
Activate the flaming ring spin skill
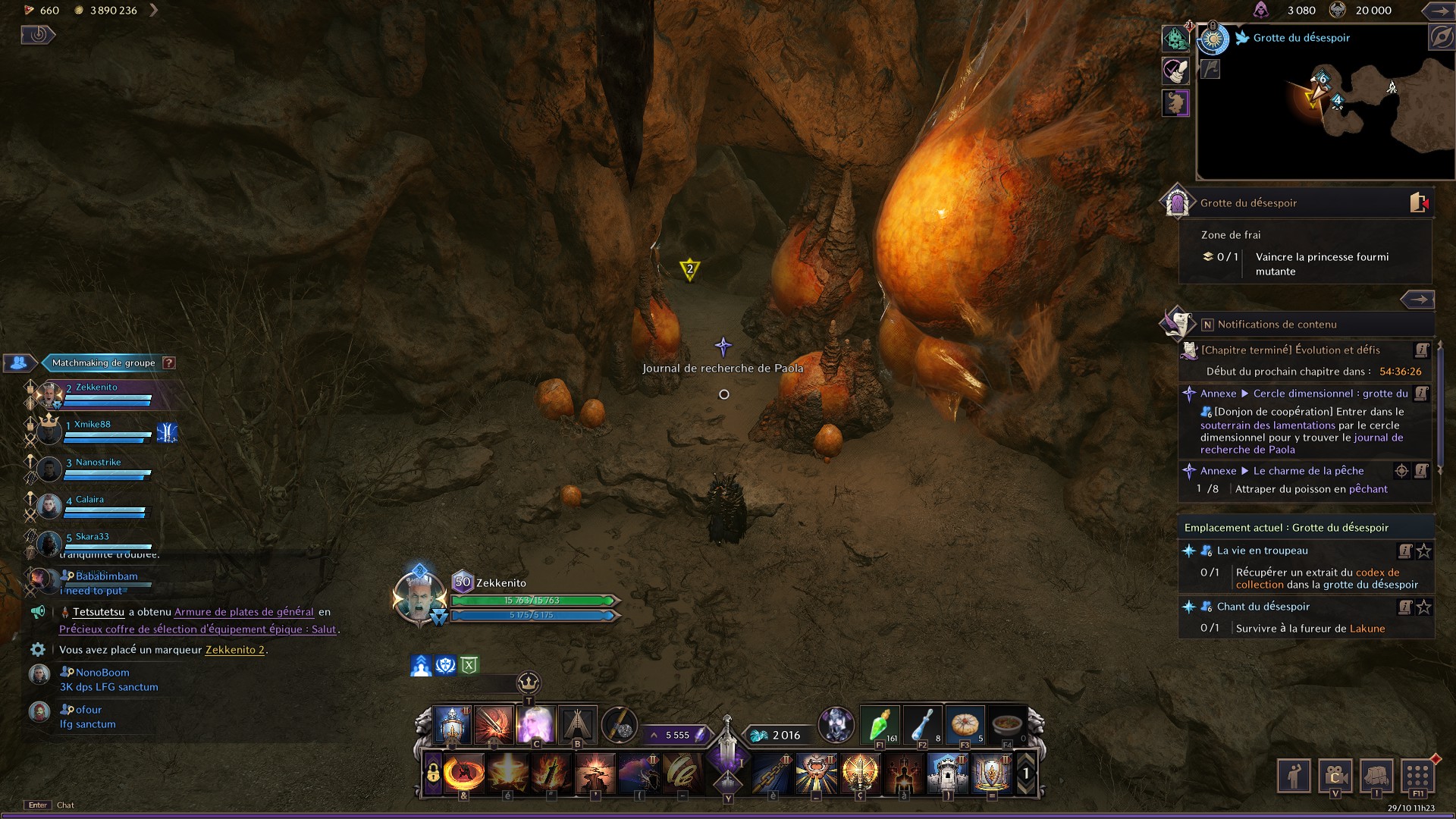tap(464, 773)
